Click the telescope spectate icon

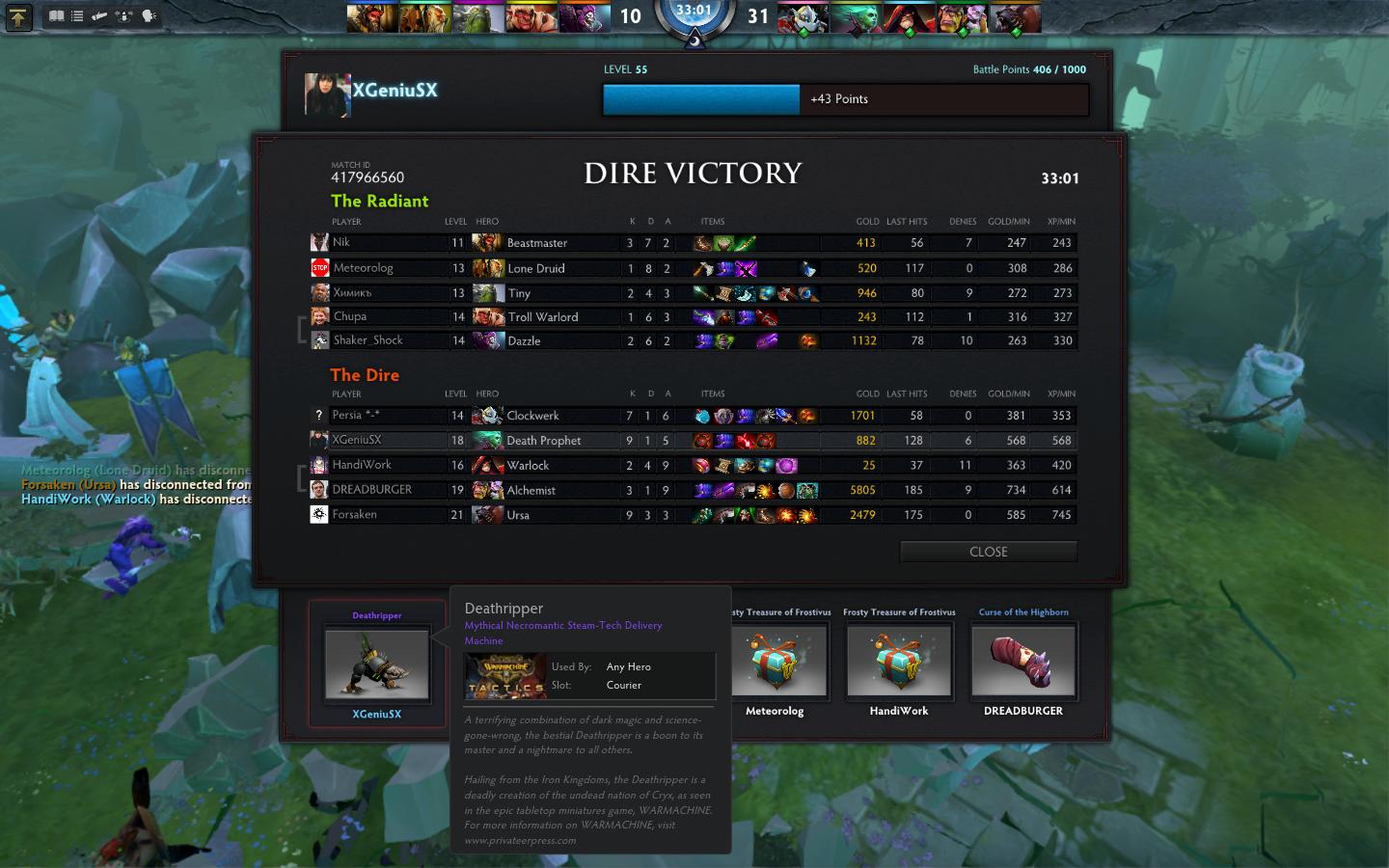[x=99, y=16]
